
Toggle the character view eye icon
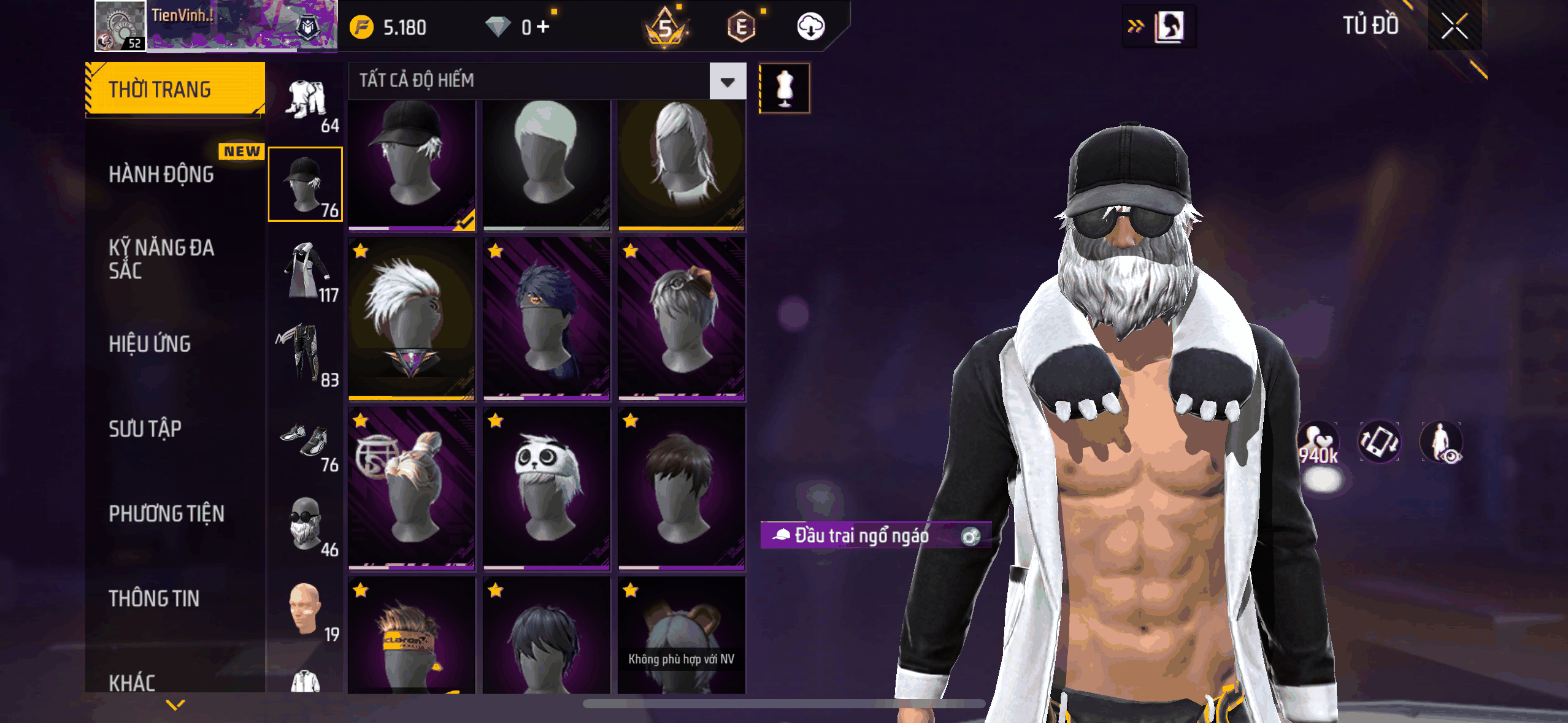[x=1442, y=443]
